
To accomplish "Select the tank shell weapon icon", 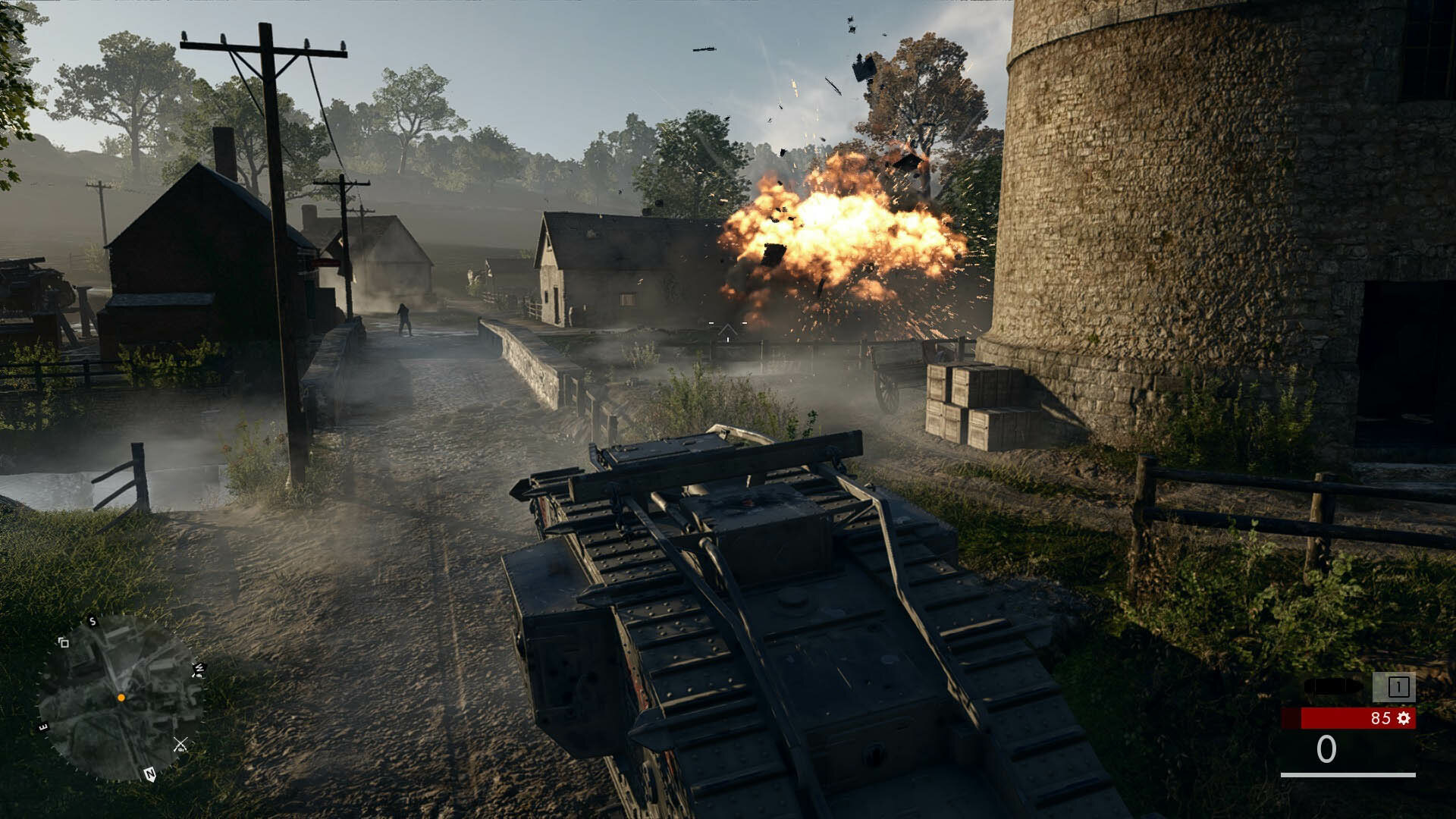I will point(1332,687).
